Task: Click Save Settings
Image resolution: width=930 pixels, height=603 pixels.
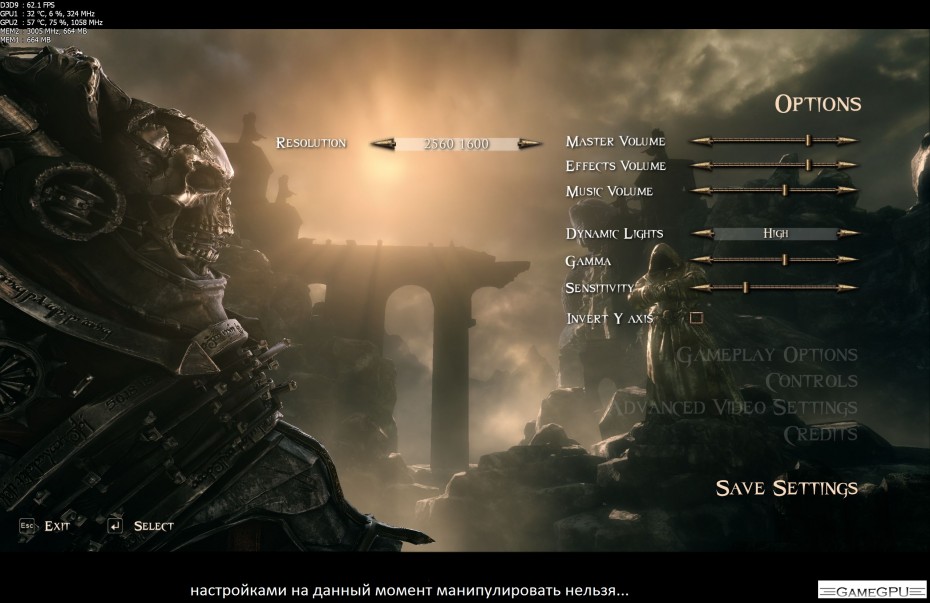Action: pos(786,488)
